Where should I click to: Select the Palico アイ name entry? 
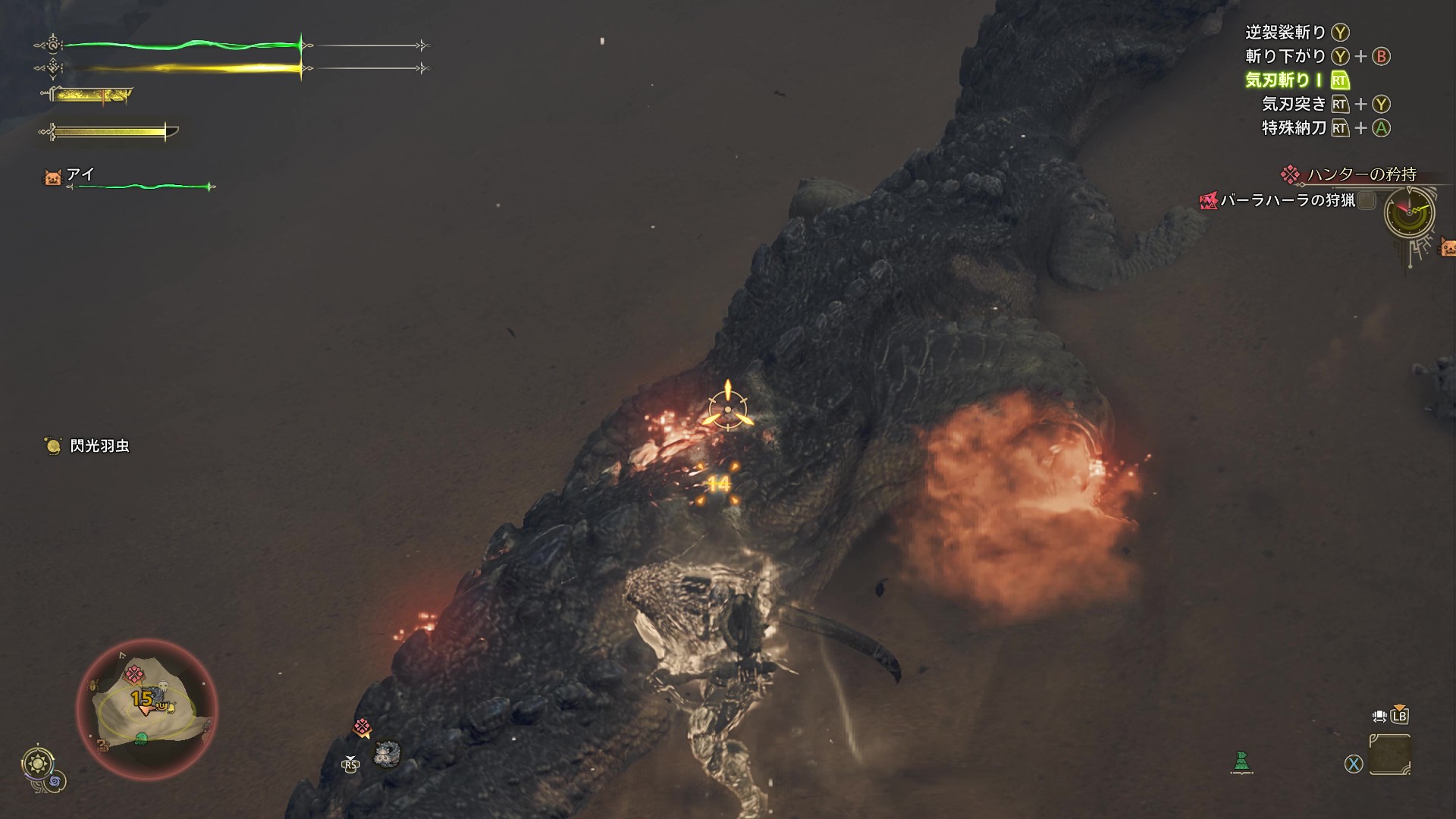click(x=80, y=175)
